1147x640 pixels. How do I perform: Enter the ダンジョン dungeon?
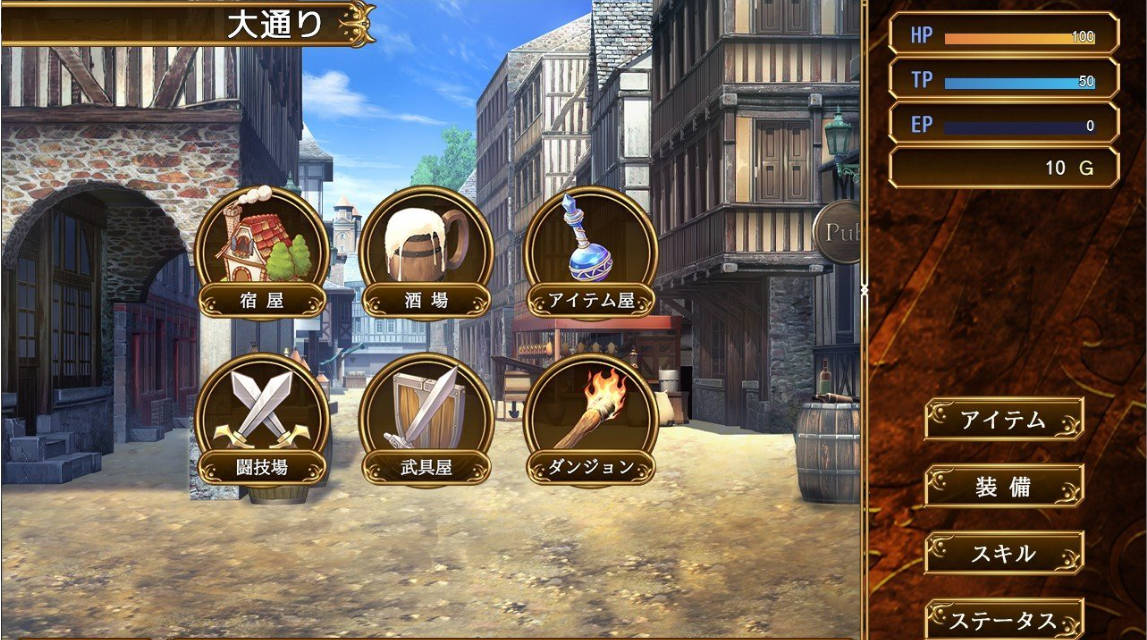point(591,419)
